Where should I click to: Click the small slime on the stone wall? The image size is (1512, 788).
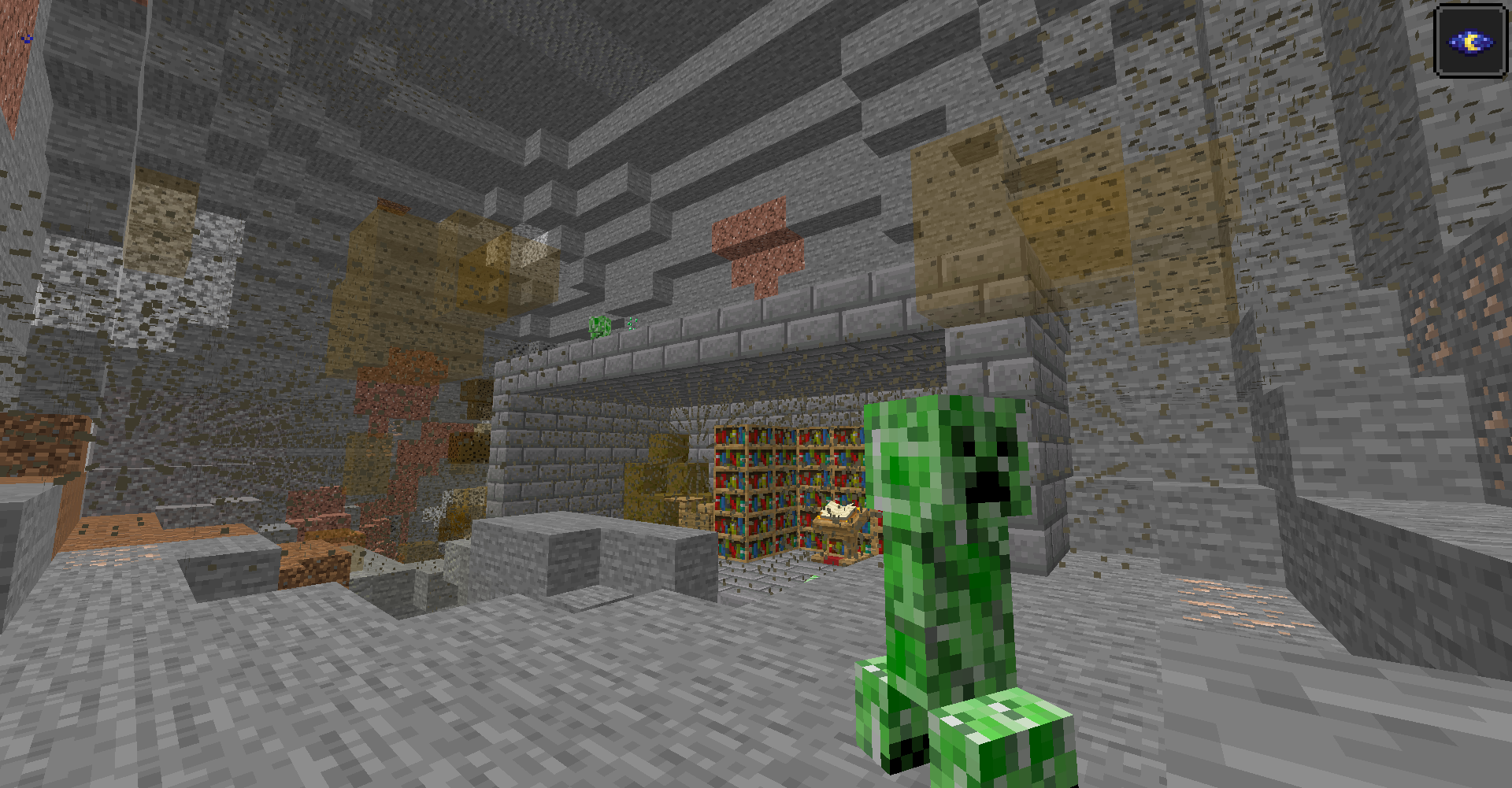click(600, 327)
